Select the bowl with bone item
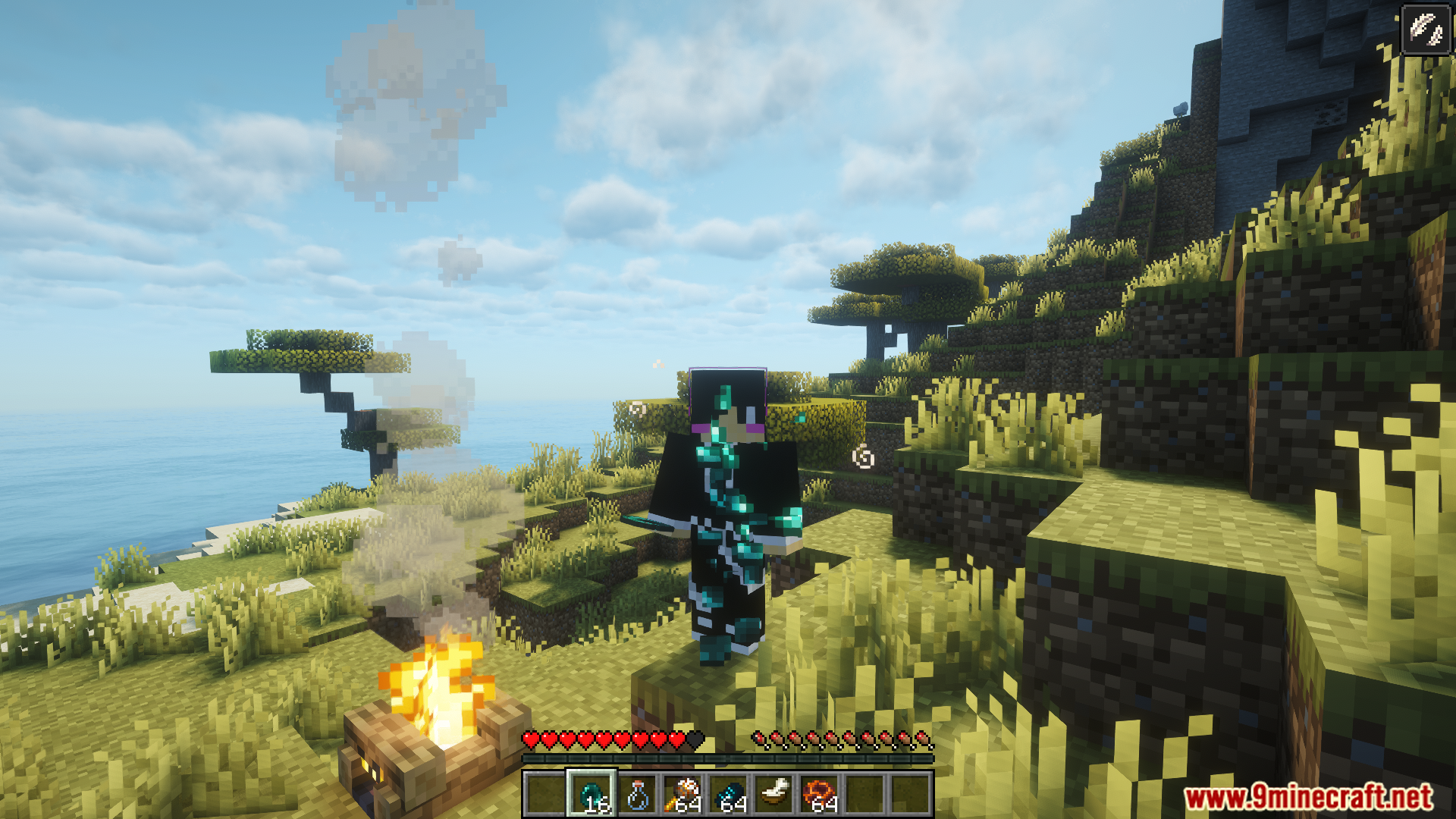Screen dimensions: 1456x819 [x=773, y=794]
